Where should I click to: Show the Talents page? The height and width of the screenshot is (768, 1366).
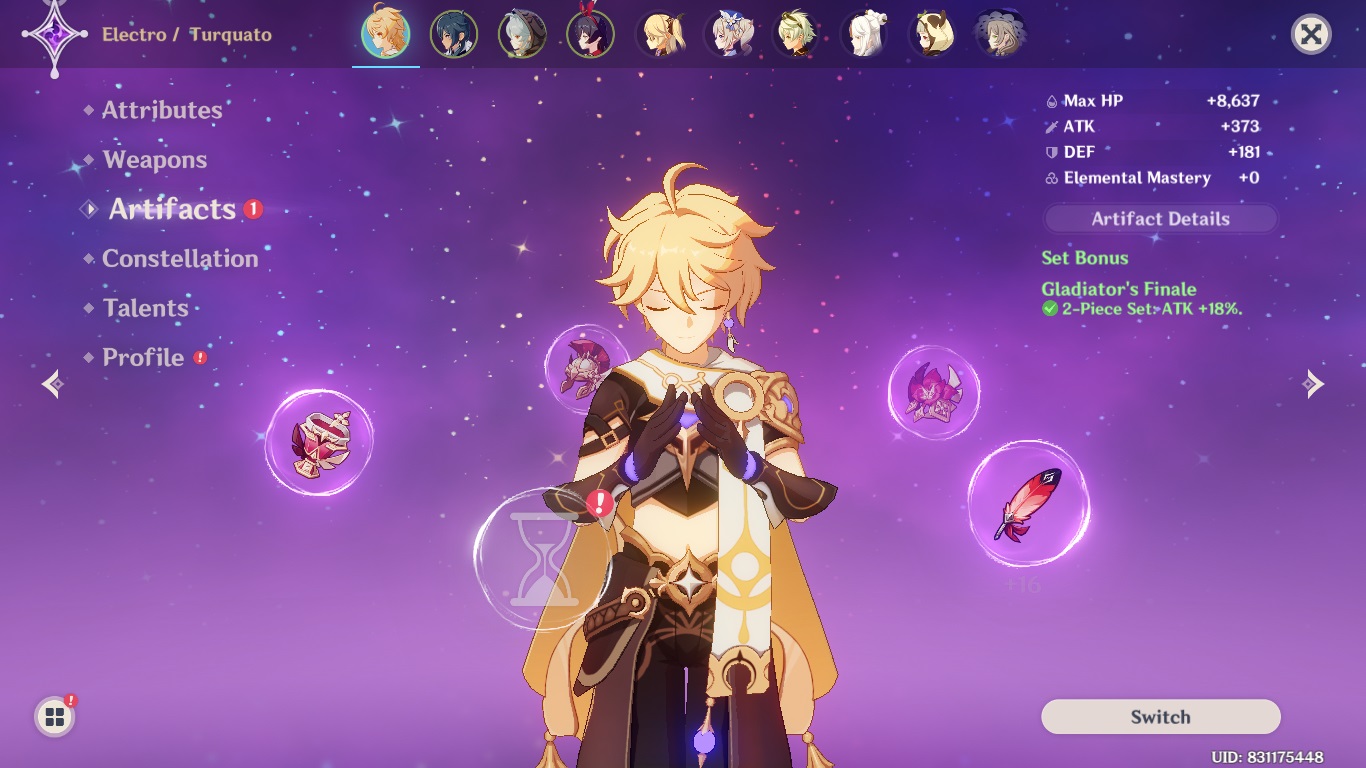(x=145, y=308)
